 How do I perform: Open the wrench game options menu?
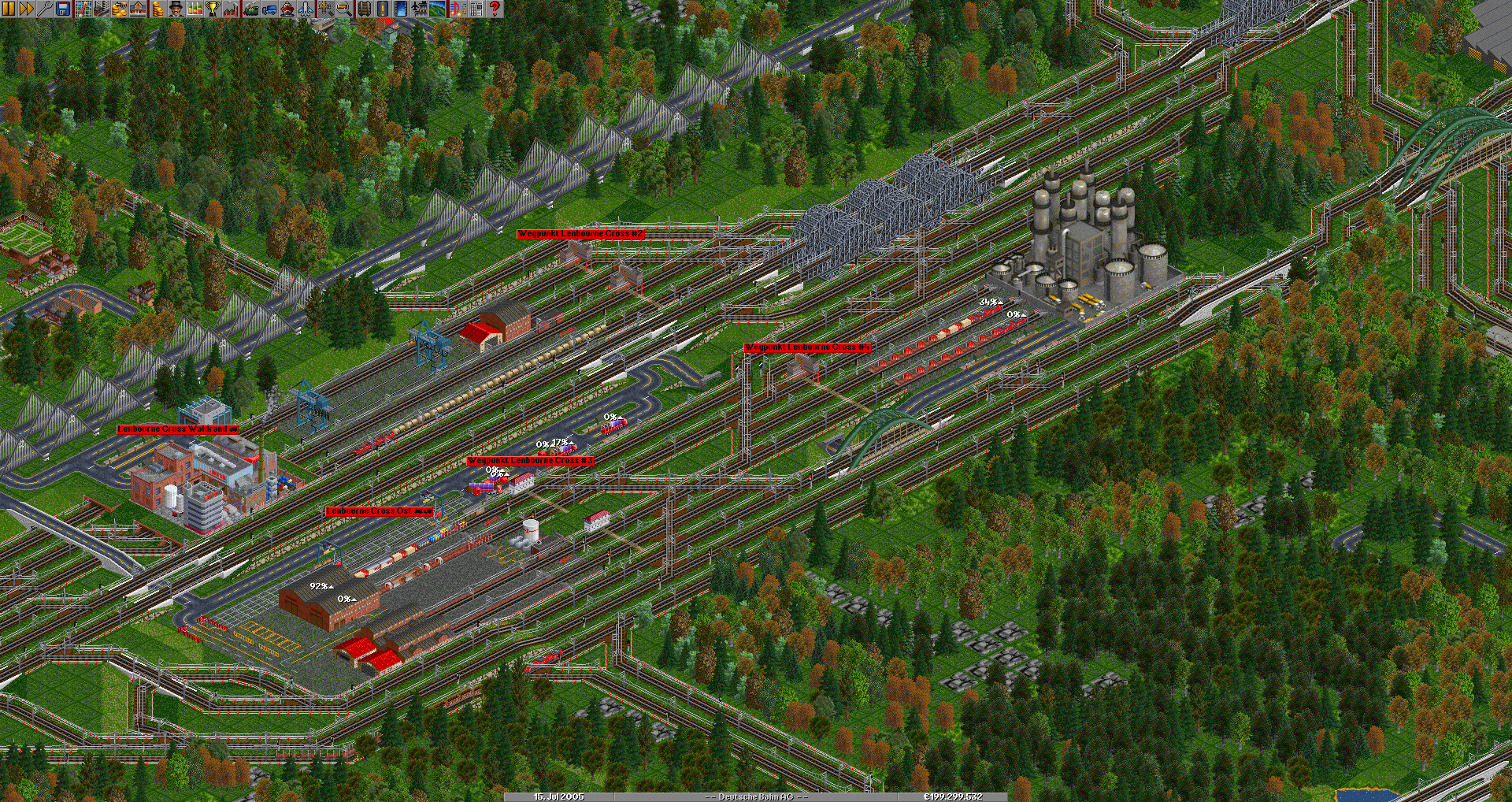44,9
